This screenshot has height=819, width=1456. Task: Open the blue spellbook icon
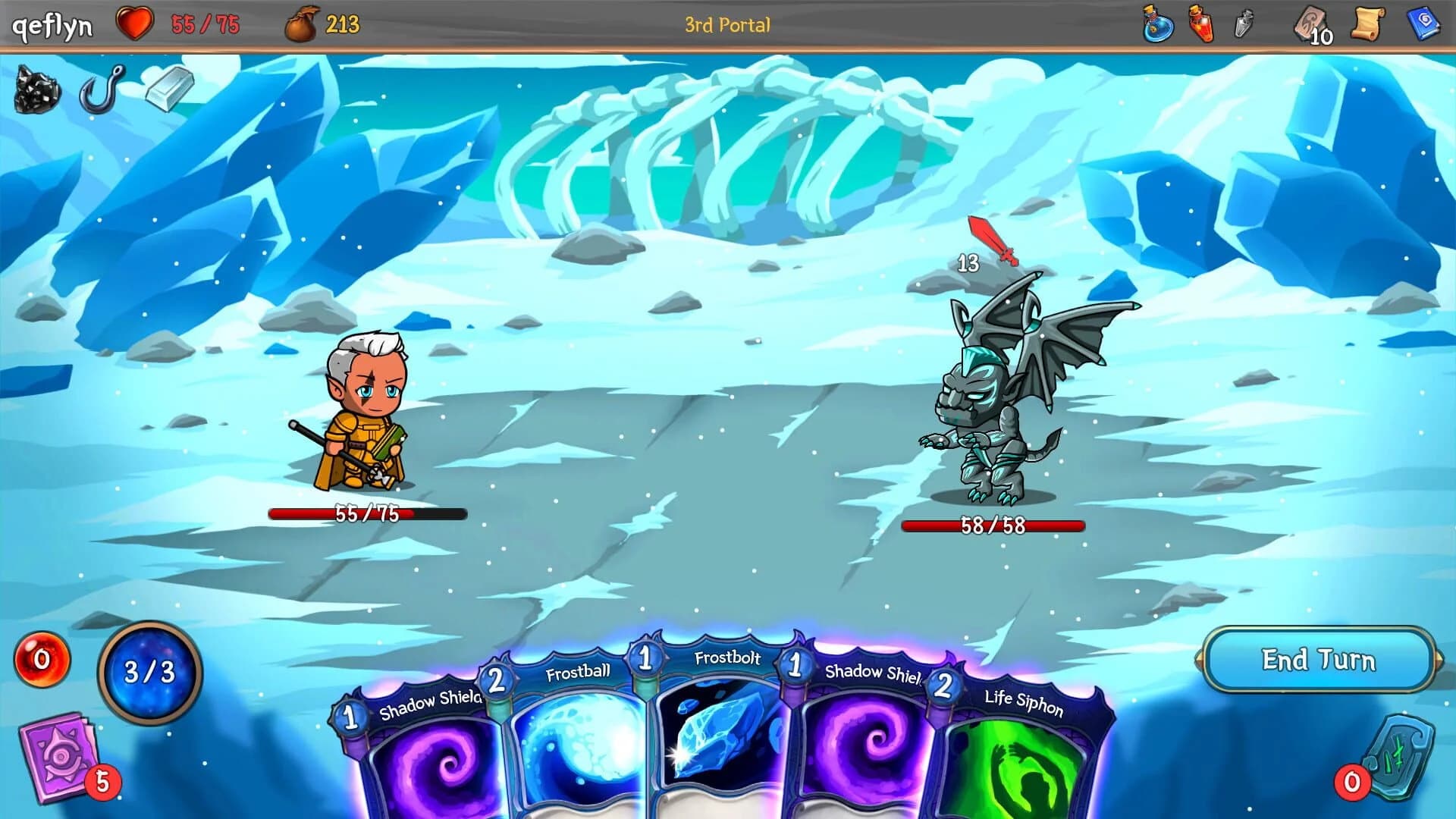pyautogui.click(x=1424, y=23)
